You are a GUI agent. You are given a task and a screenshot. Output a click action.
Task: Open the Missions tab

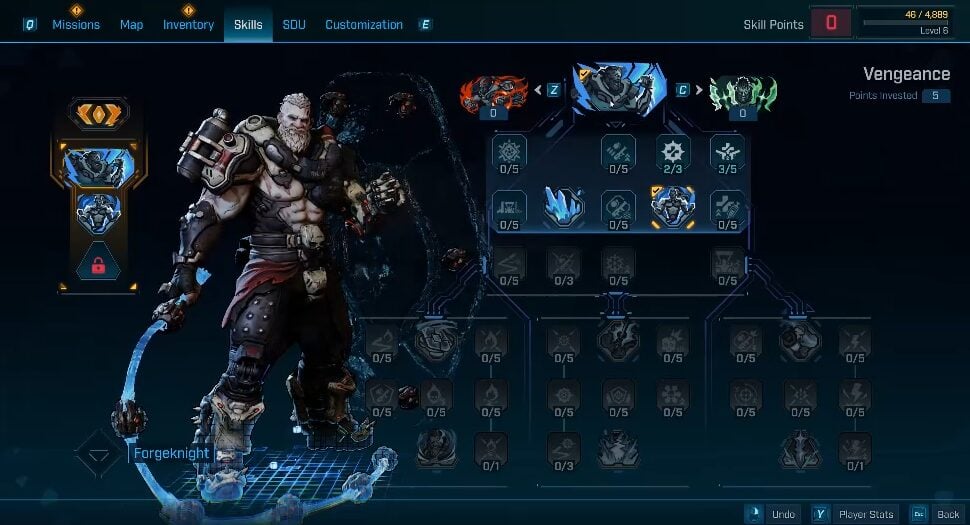tap(76, 24)
